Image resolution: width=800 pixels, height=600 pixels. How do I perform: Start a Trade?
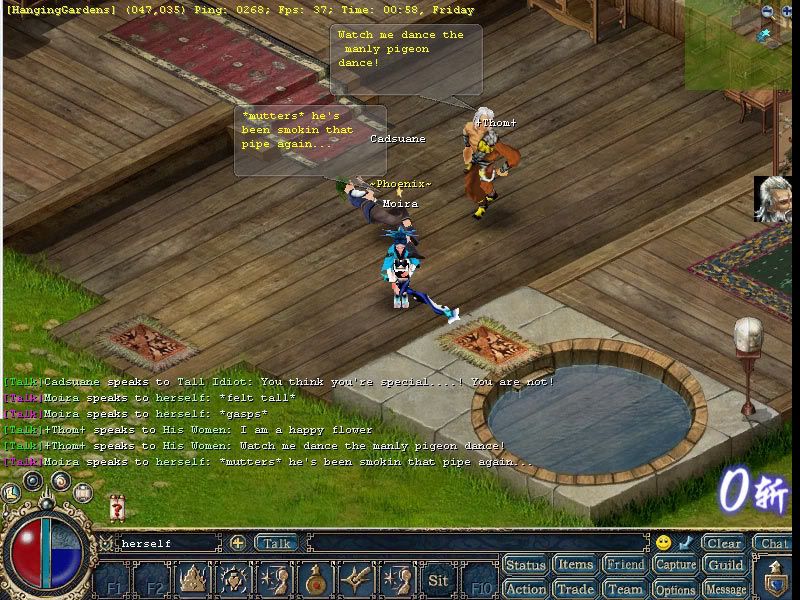click(x=575, y=589)
